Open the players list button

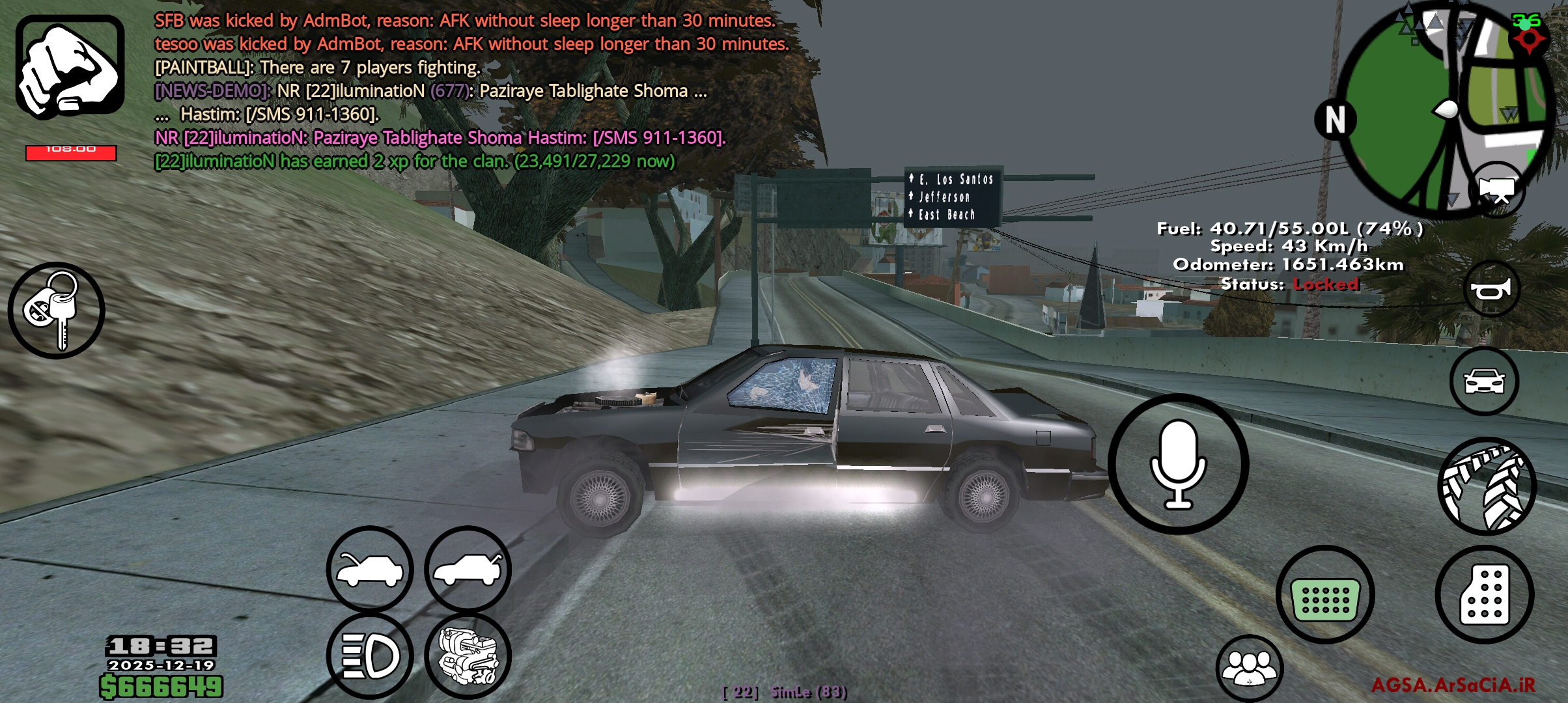pos(1249,669)
